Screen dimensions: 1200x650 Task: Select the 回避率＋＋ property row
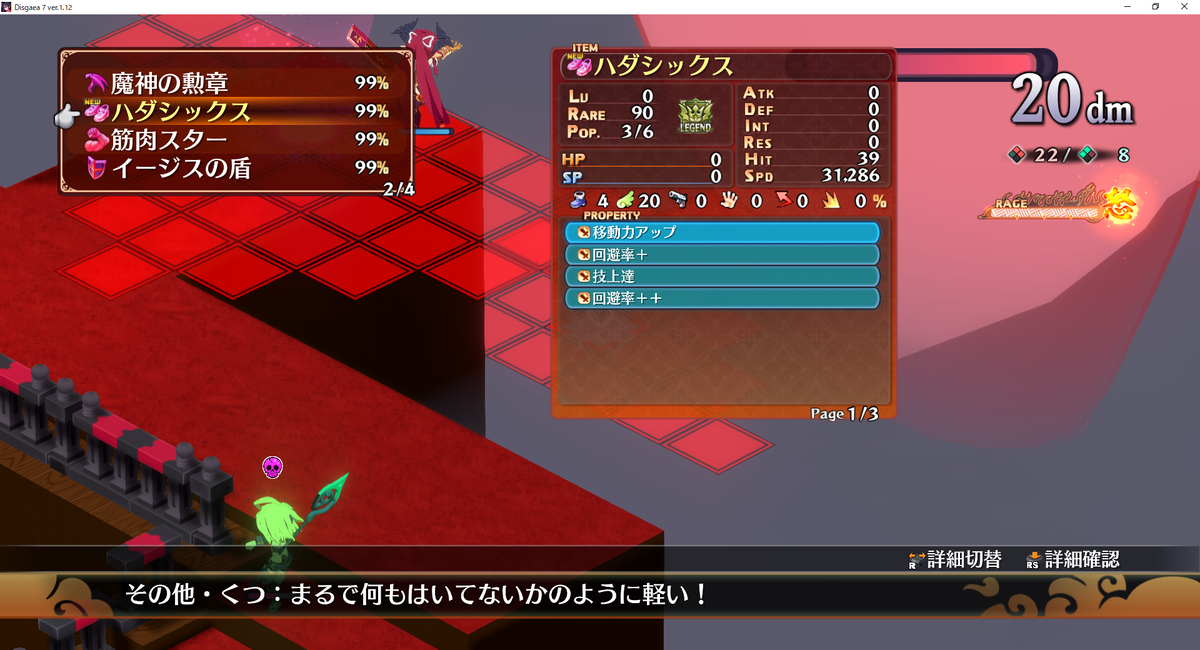click(x=721, y=298)
